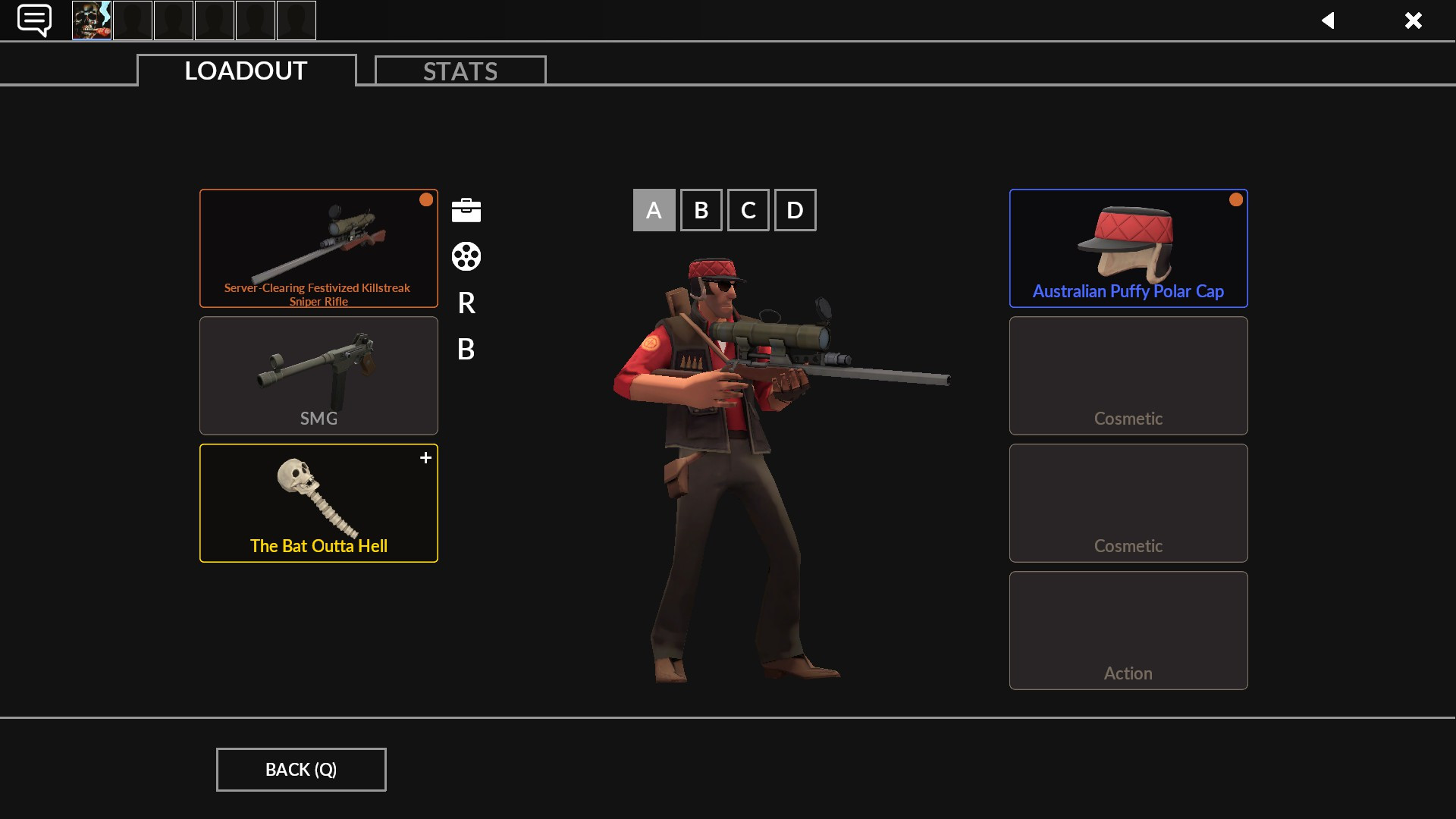The image size is (1456, 819).
Task: Select loadout preset D
Action: pyautogui.click(x=795, y=210)
